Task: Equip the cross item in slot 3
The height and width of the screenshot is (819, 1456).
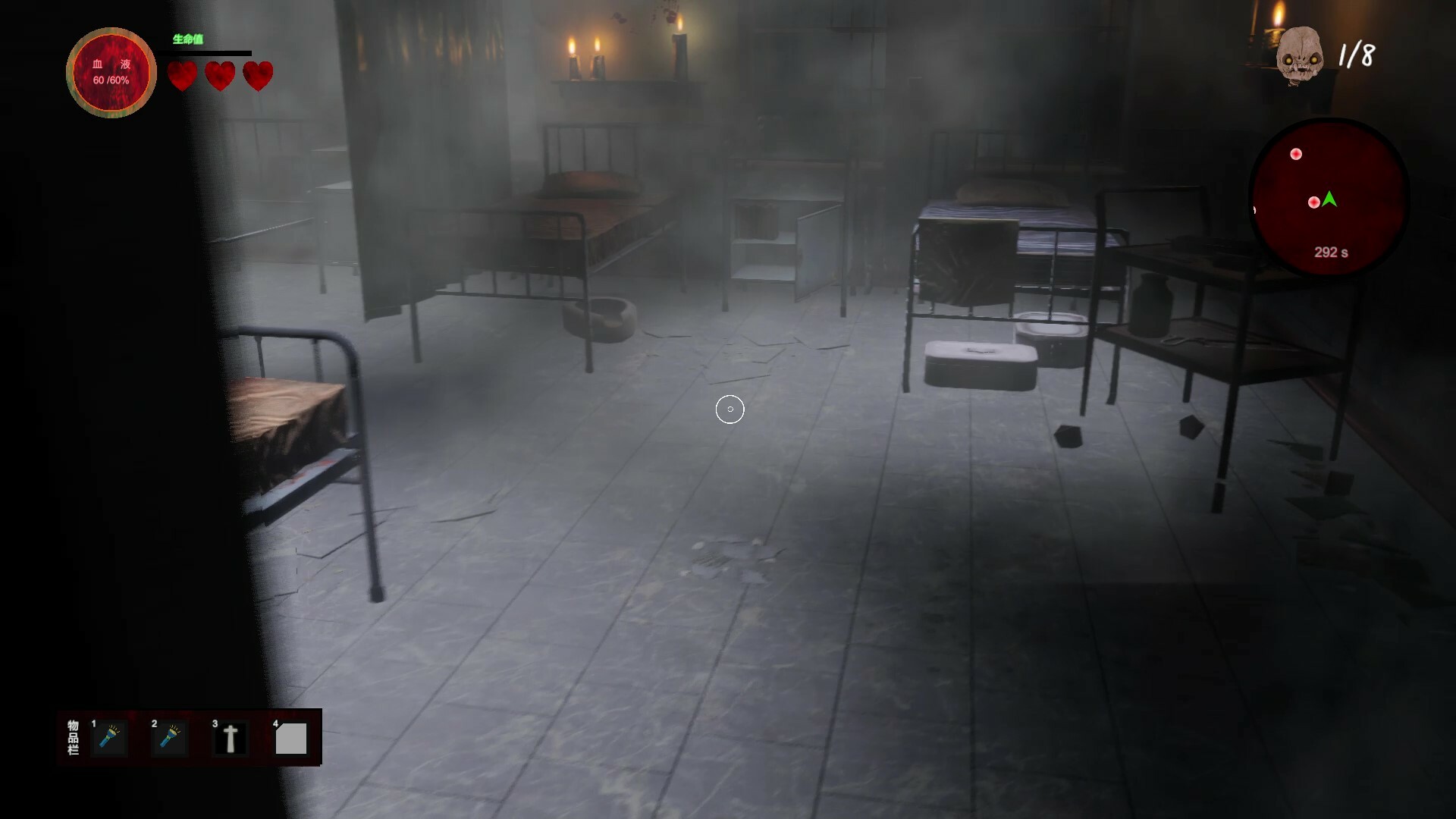Action: click(x=230, y=737)
